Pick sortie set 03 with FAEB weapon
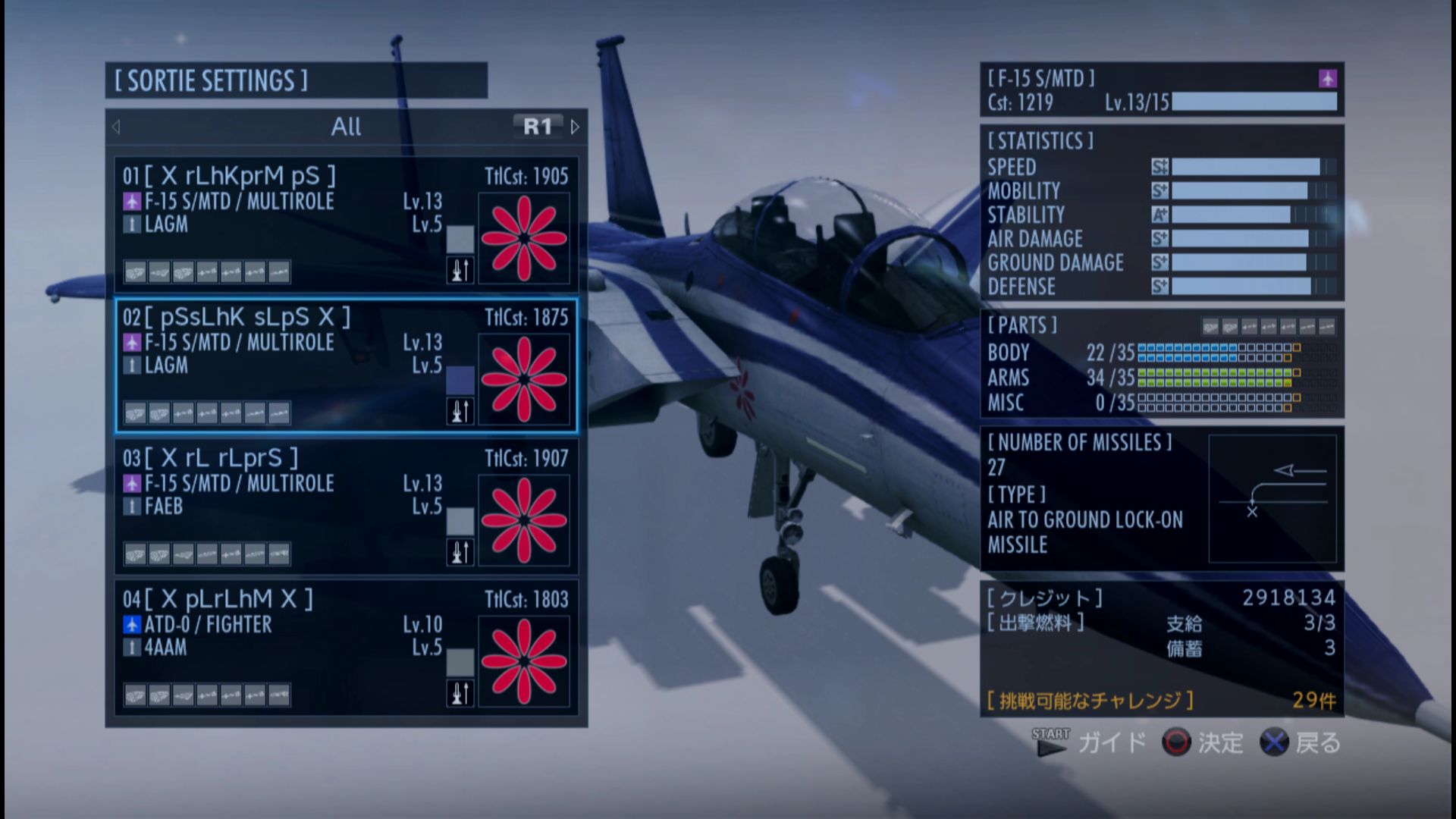Image resolution: width=1456 pixels, height=819 pixels. (x=296, y=506)
